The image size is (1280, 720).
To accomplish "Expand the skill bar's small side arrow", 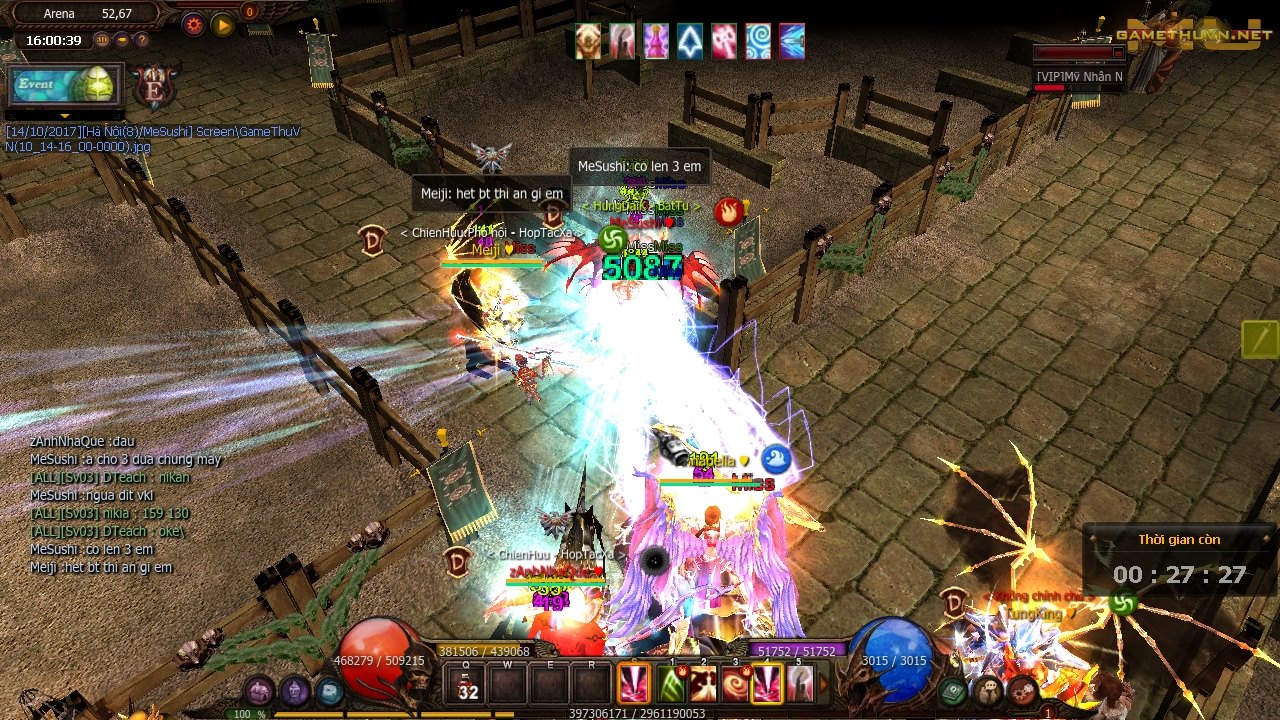I will 824,685.
